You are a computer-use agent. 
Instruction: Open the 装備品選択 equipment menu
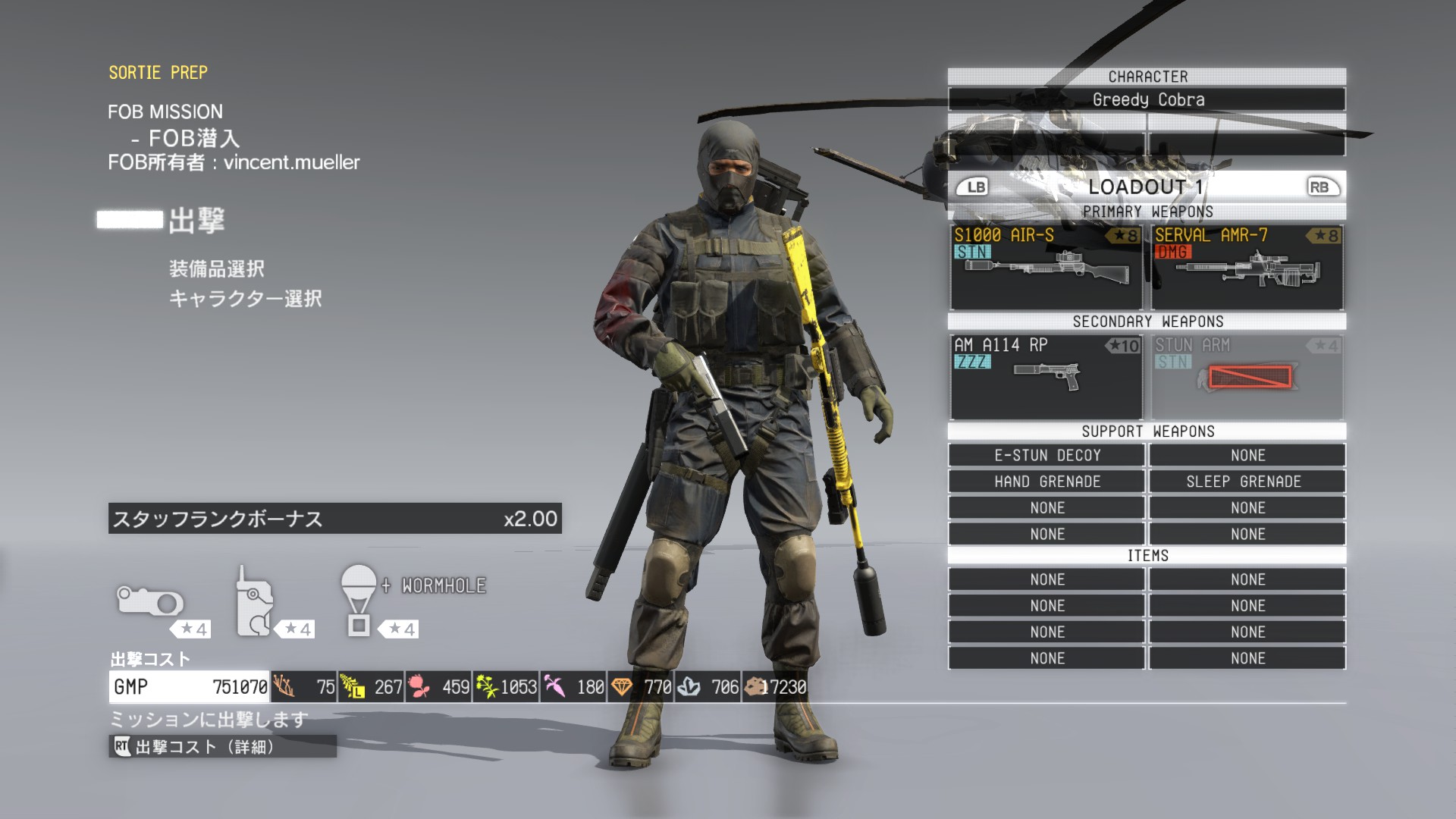[x=217, y=269]
